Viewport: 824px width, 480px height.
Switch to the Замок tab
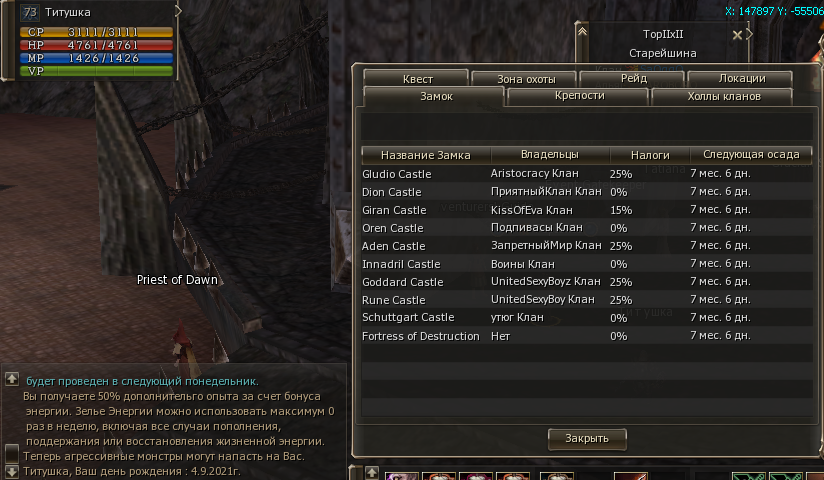click(x=432, y=96)
